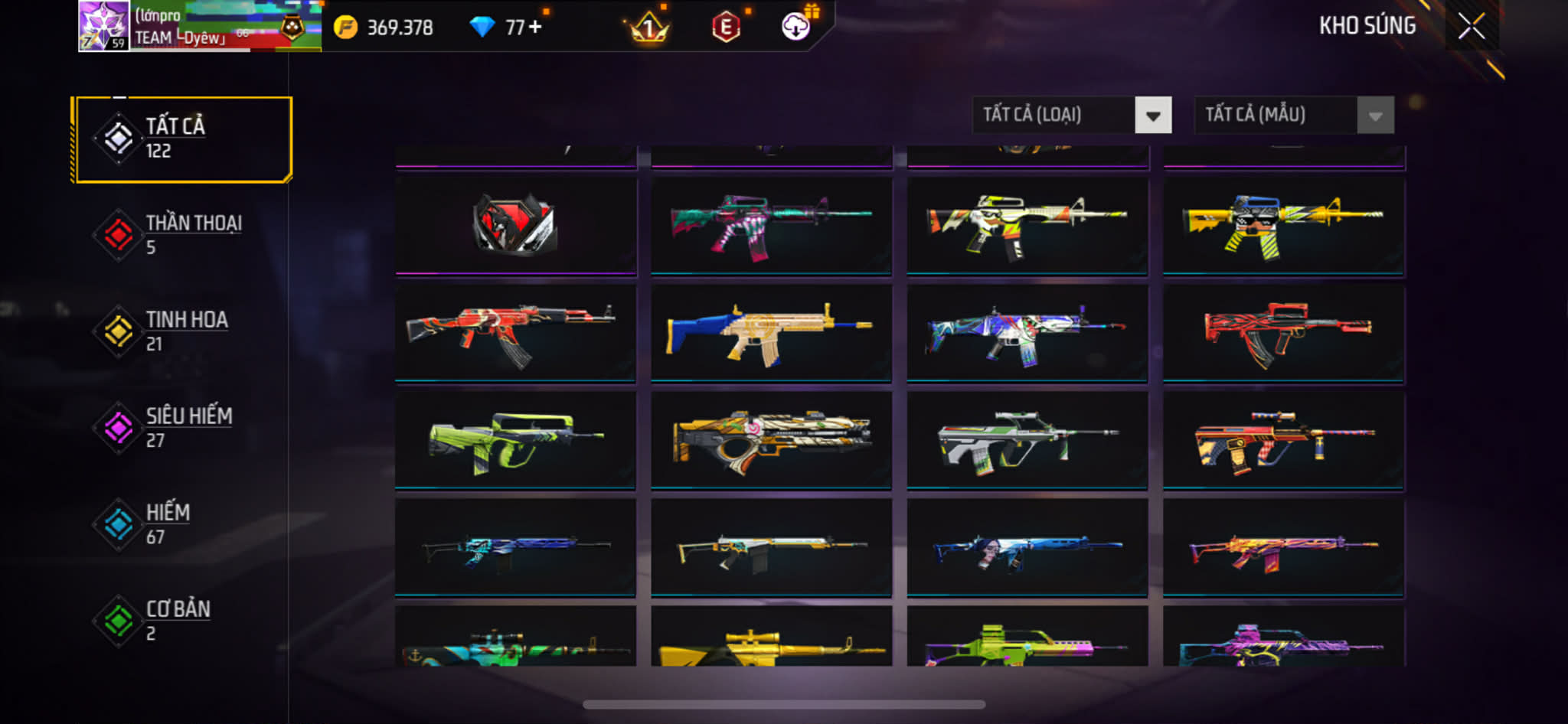Choose the yellow M4A1 skin with blue top

pos(1283,225)
